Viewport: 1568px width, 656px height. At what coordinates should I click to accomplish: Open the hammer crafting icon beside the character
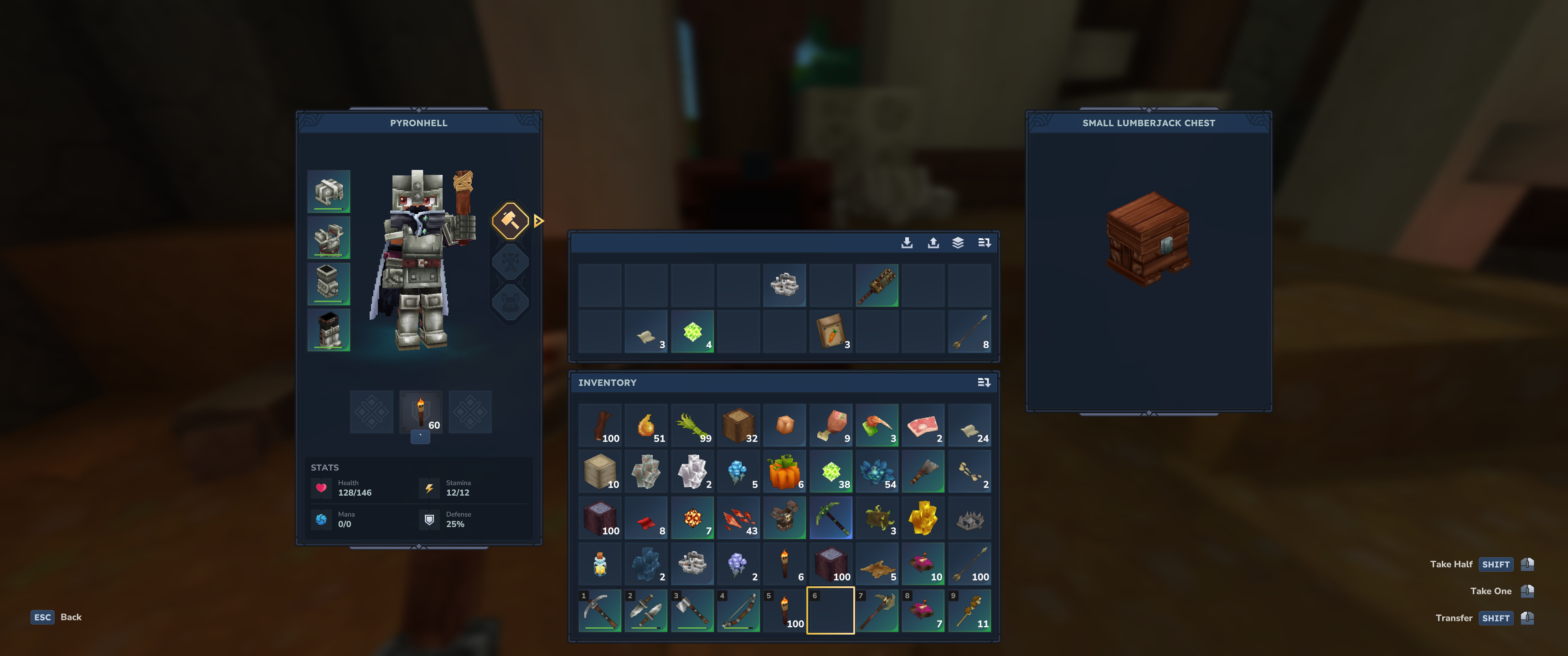(510, 220)
